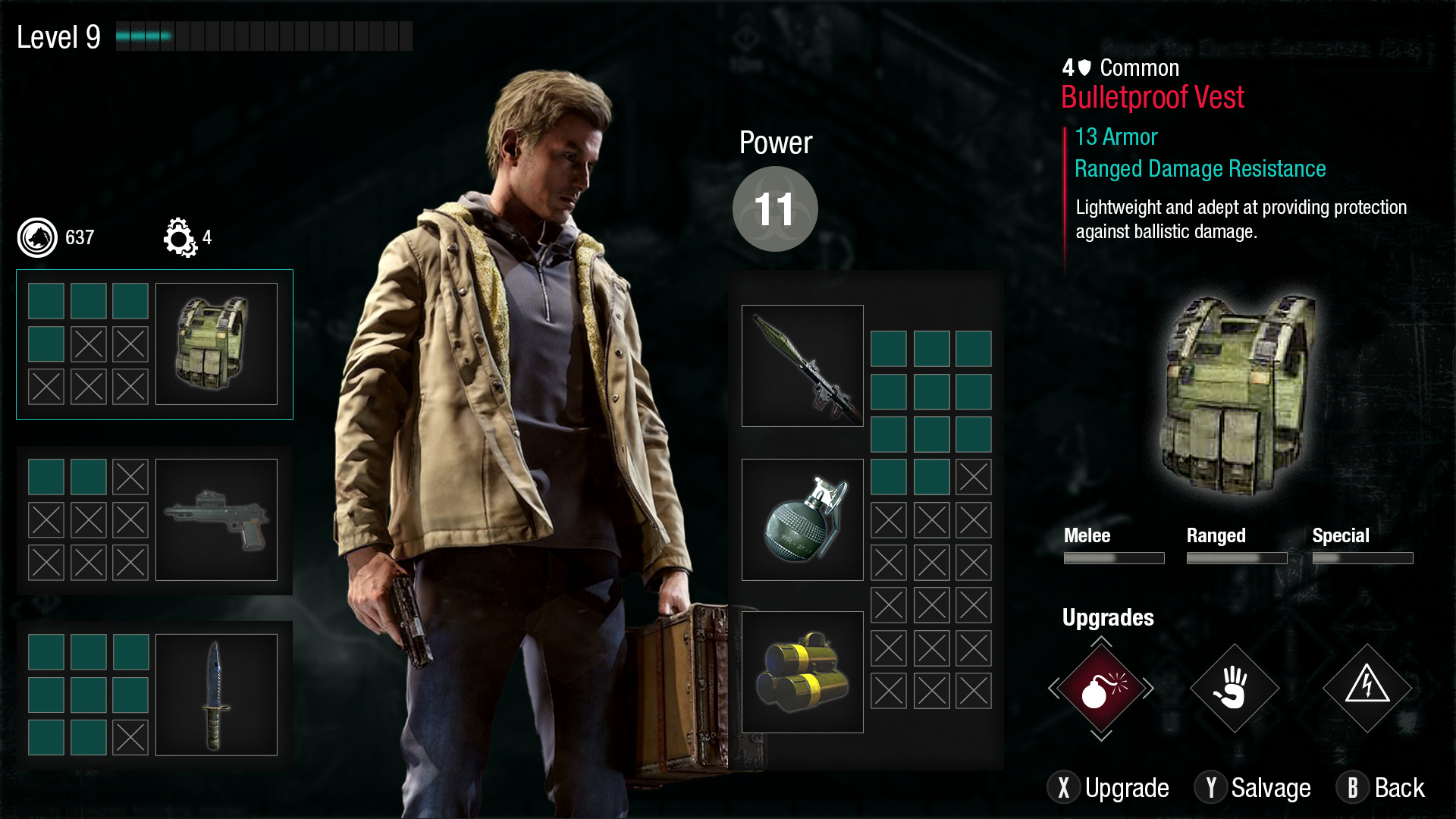Choose the pistol weapon slot
This screenshot has height=819, width=1456.
(216, 519)
